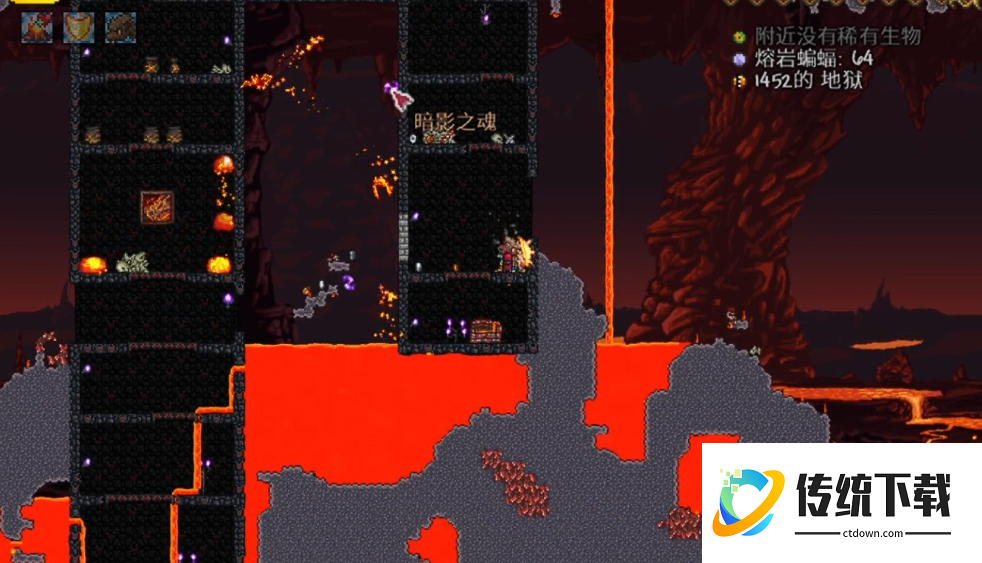Screen dimensions: 982x563
Task: Click the campfire Cozy Fire buff icon
Action: [x=37, y=27]
